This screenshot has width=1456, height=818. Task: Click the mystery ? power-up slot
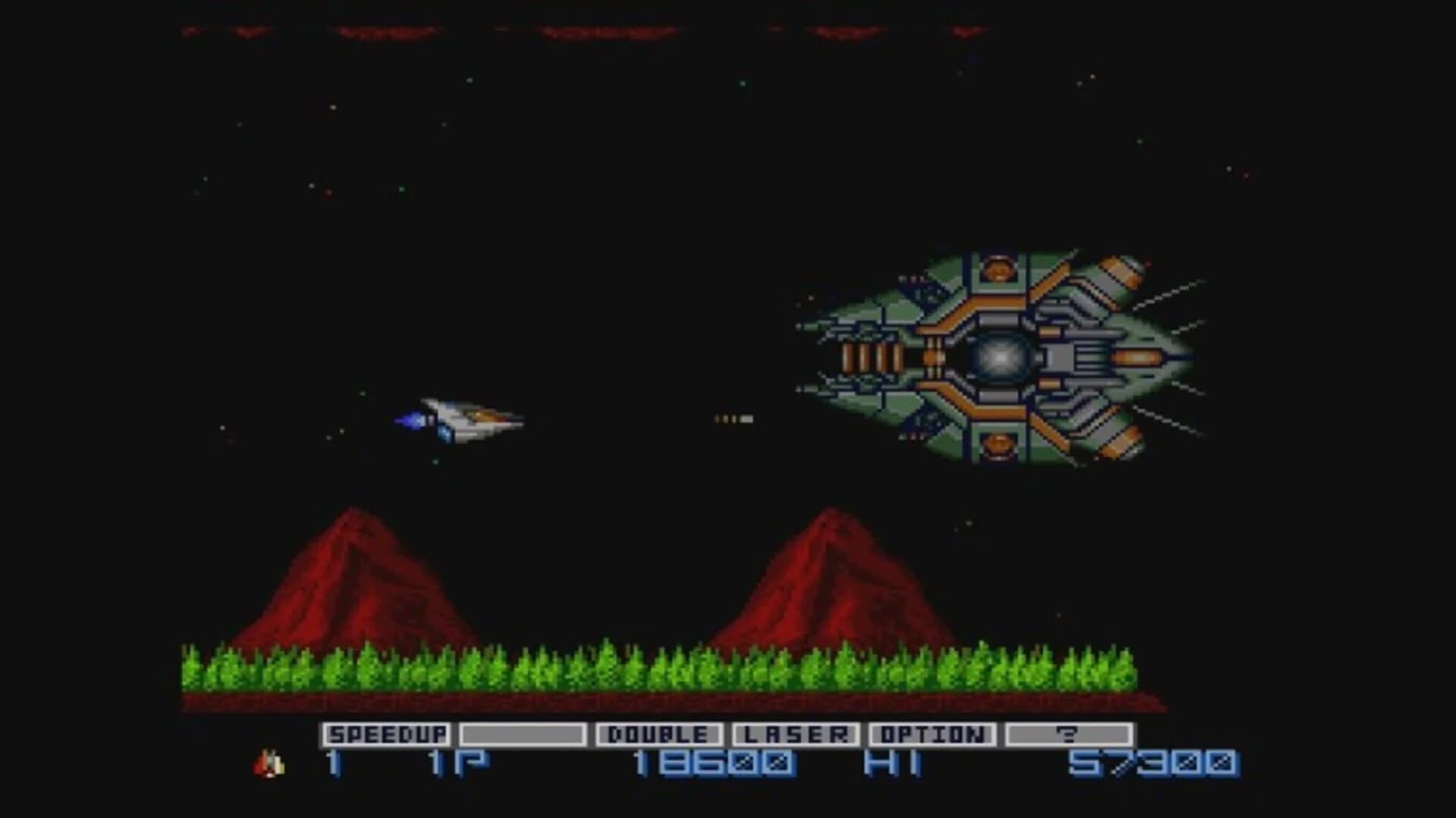coord(1070,734)
